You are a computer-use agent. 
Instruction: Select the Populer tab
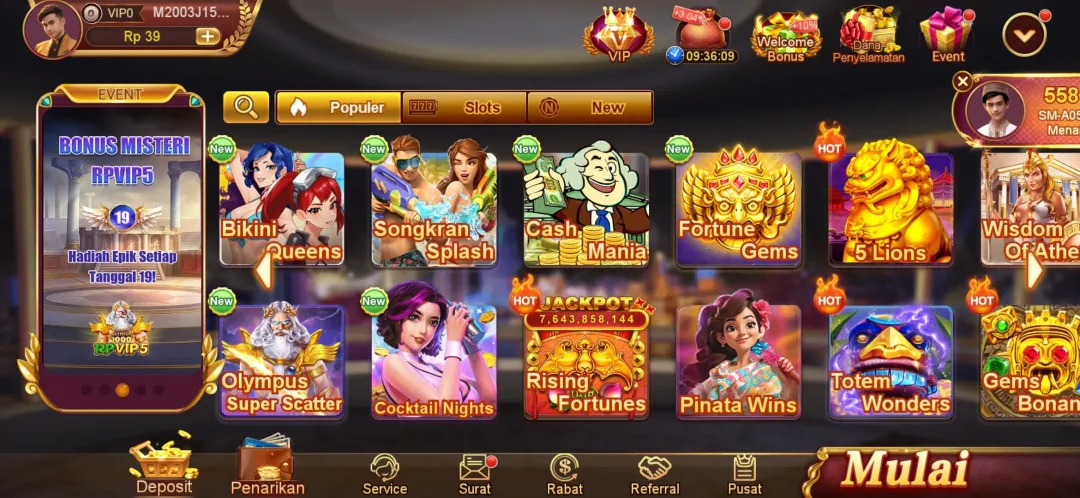(x=339, y=107)
